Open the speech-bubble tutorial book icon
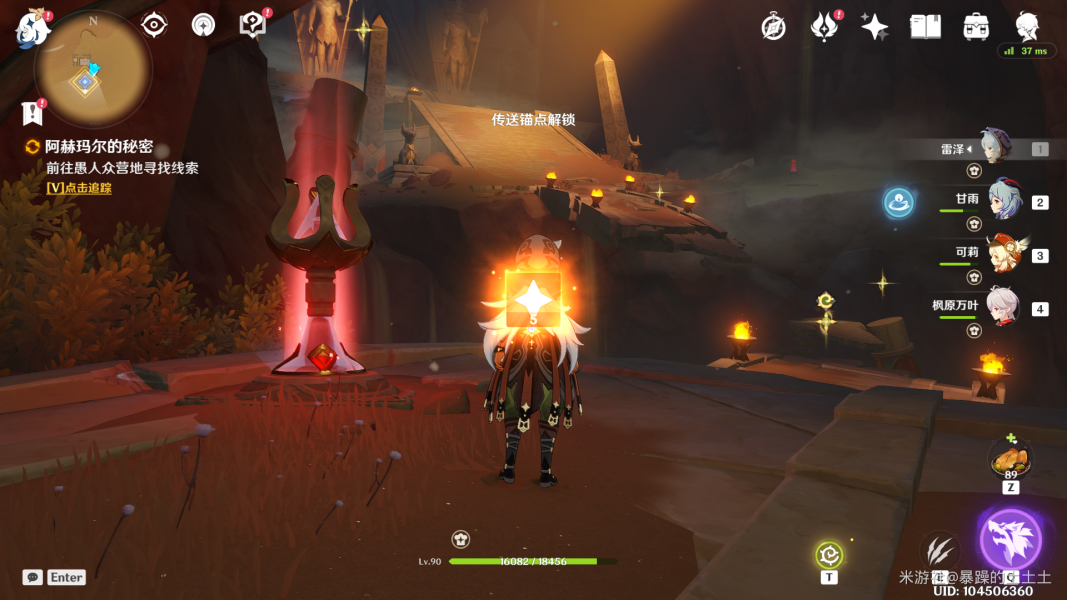Viewport: 1067px width, 600px height. [x=253, y=25]
